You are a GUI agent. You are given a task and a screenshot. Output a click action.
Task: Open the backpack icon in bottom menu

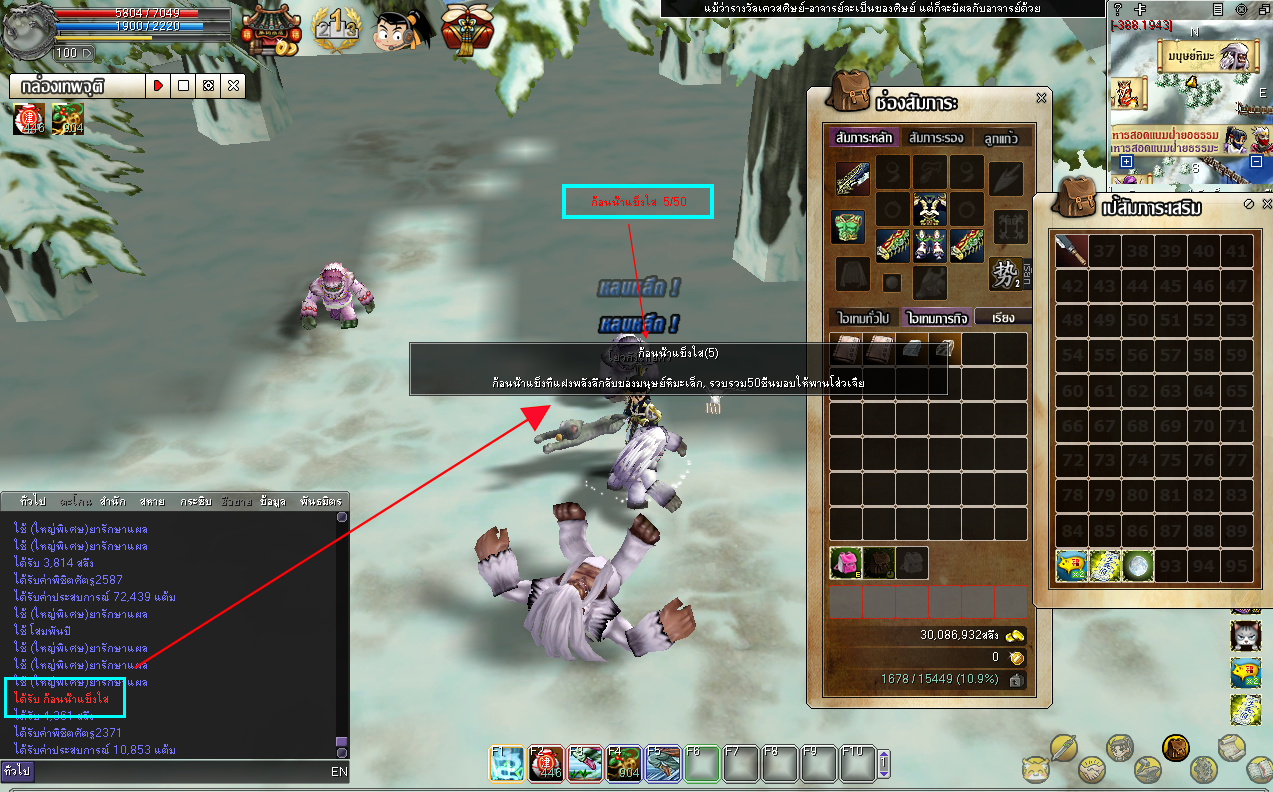tap(1176, 747)
